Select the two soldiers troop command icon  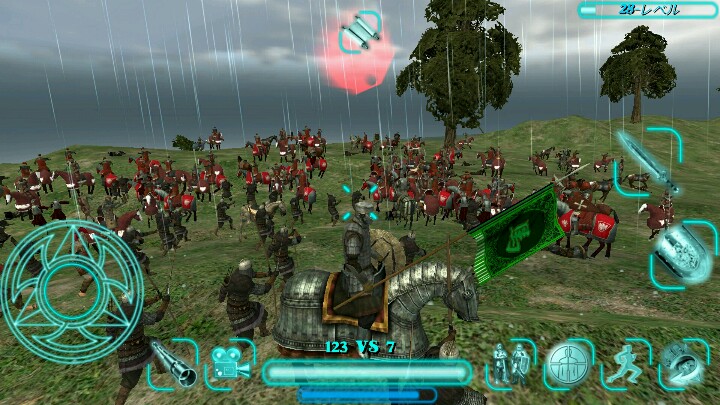pos(511,364)
